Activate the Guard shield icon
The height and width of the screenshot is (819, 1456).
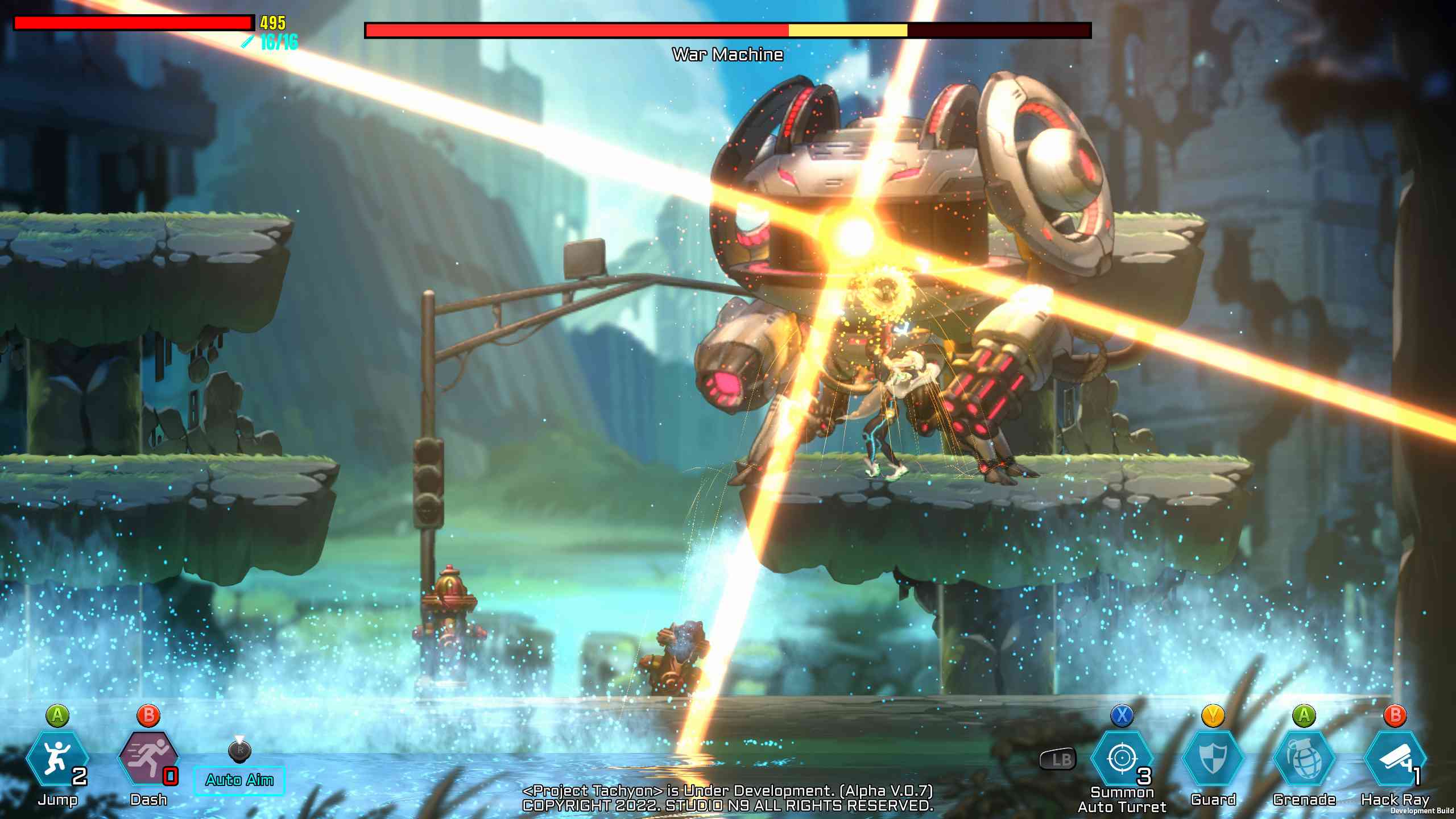tap(1213, 760)
